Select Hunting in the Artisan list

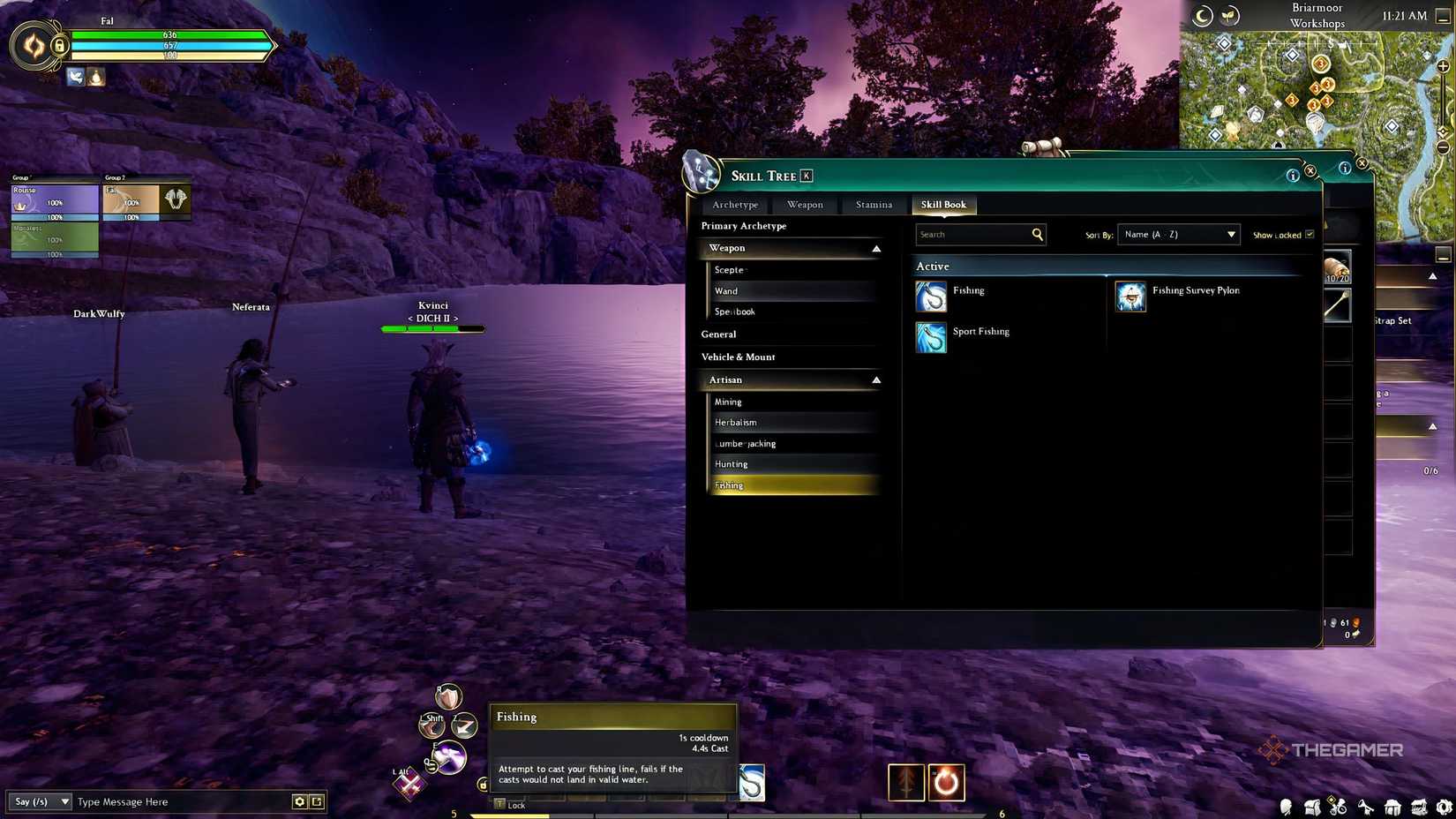(731, 463)
